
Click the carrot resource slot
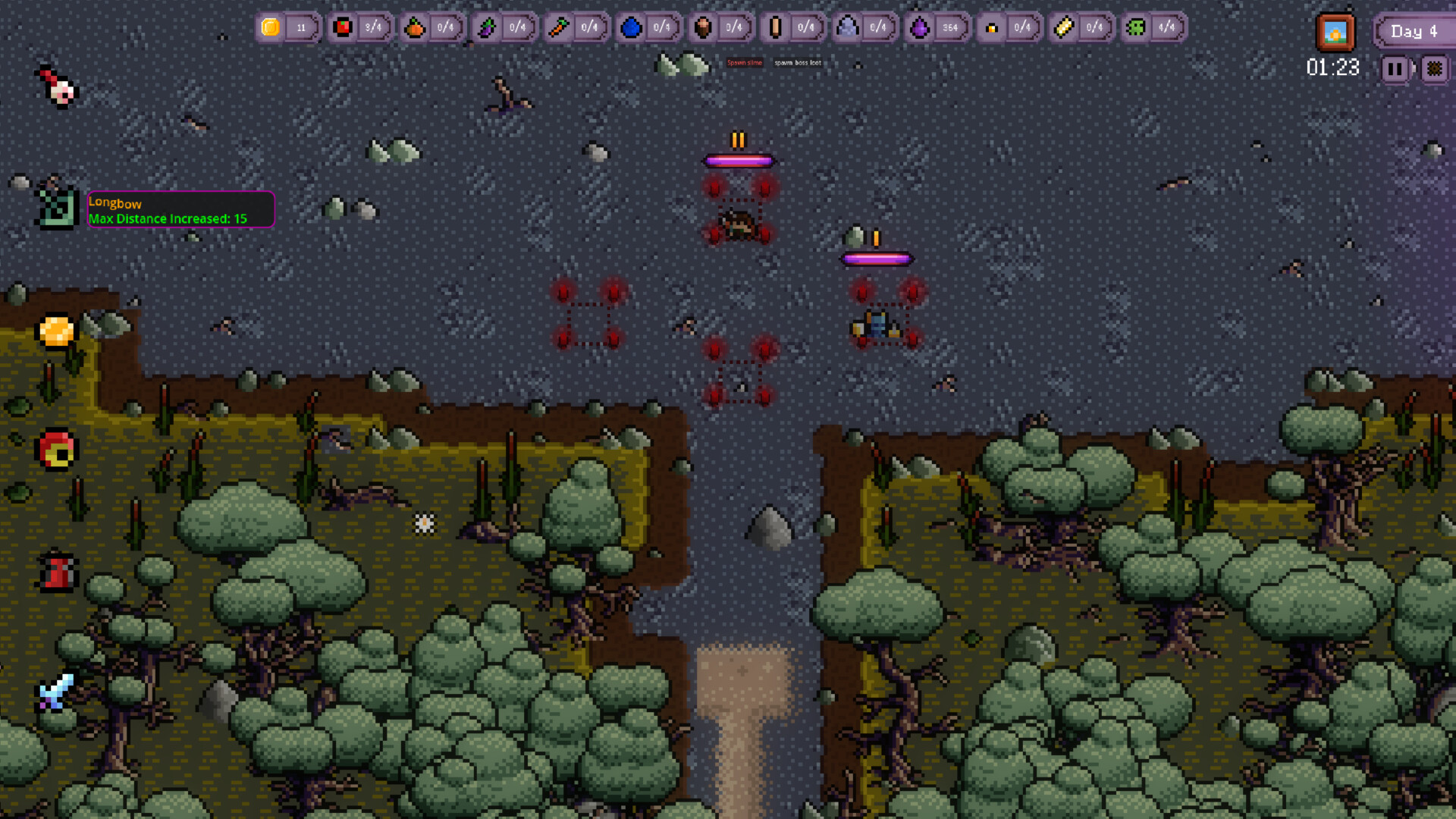[559, 27]
